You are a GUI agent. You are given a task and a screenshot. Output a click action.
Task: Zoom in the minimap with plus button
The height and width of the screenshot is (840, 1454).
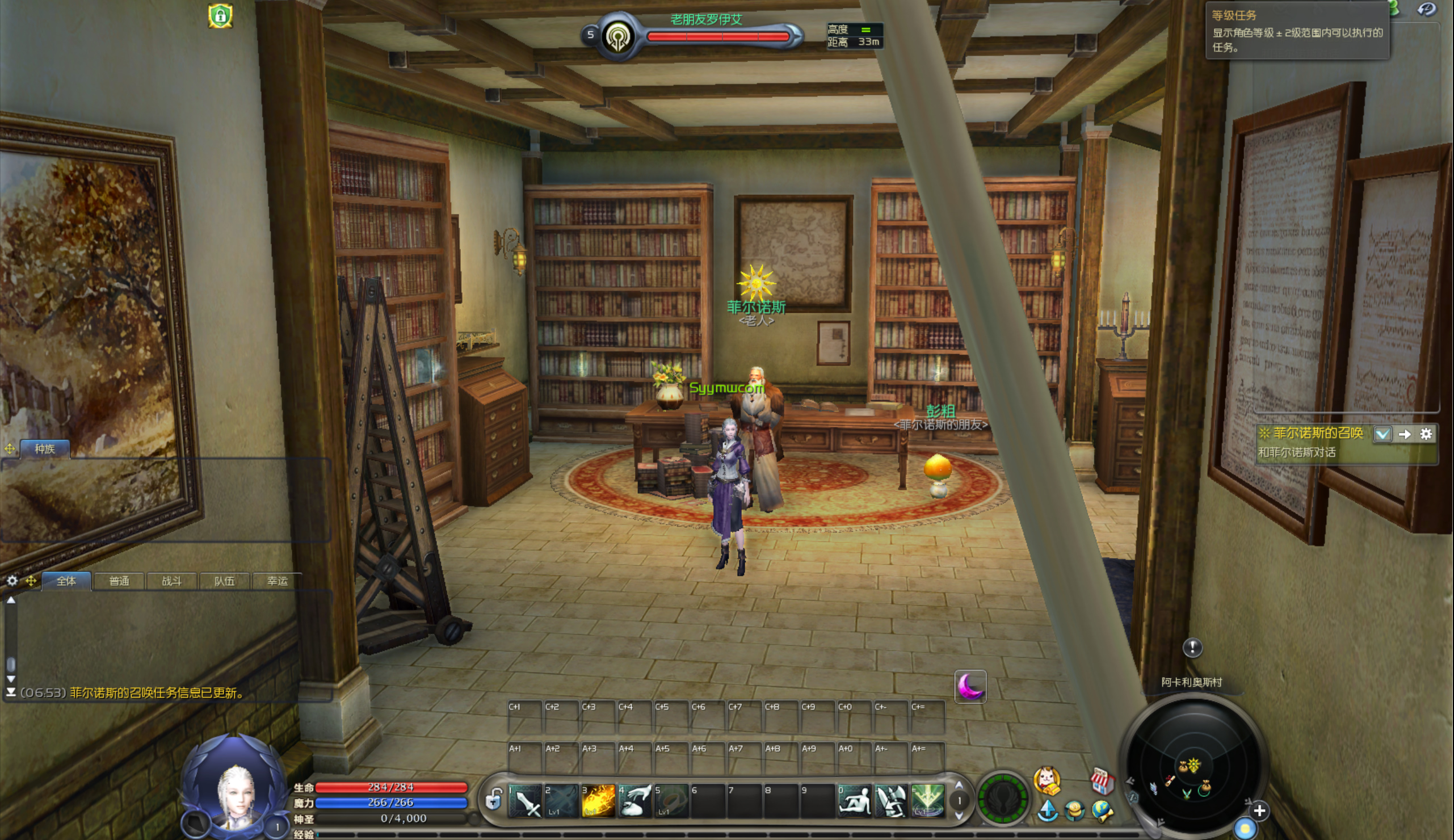pos(1259,810)
